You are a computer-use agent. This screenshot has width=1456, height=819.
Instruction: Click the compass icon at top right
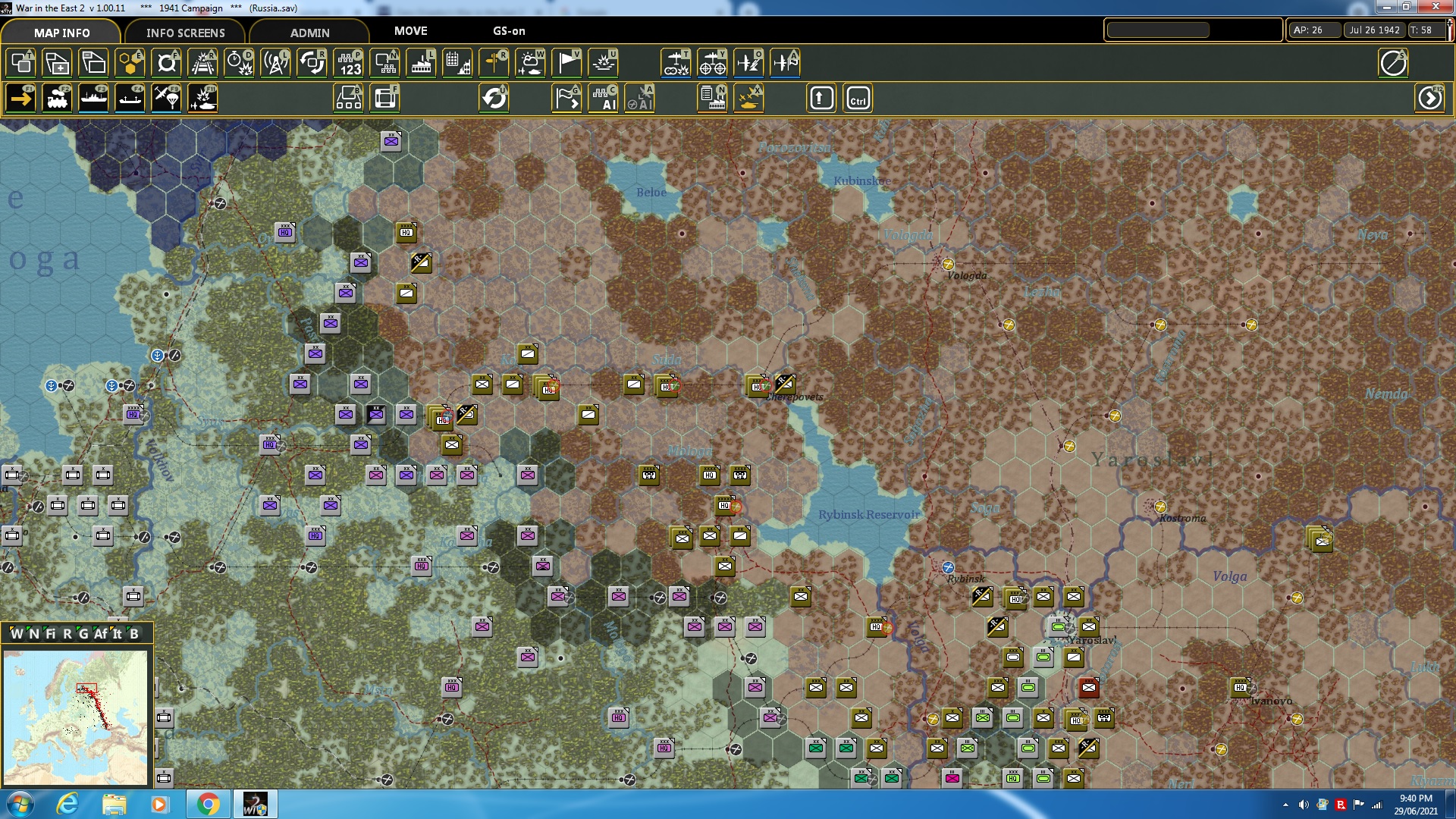1395,64
